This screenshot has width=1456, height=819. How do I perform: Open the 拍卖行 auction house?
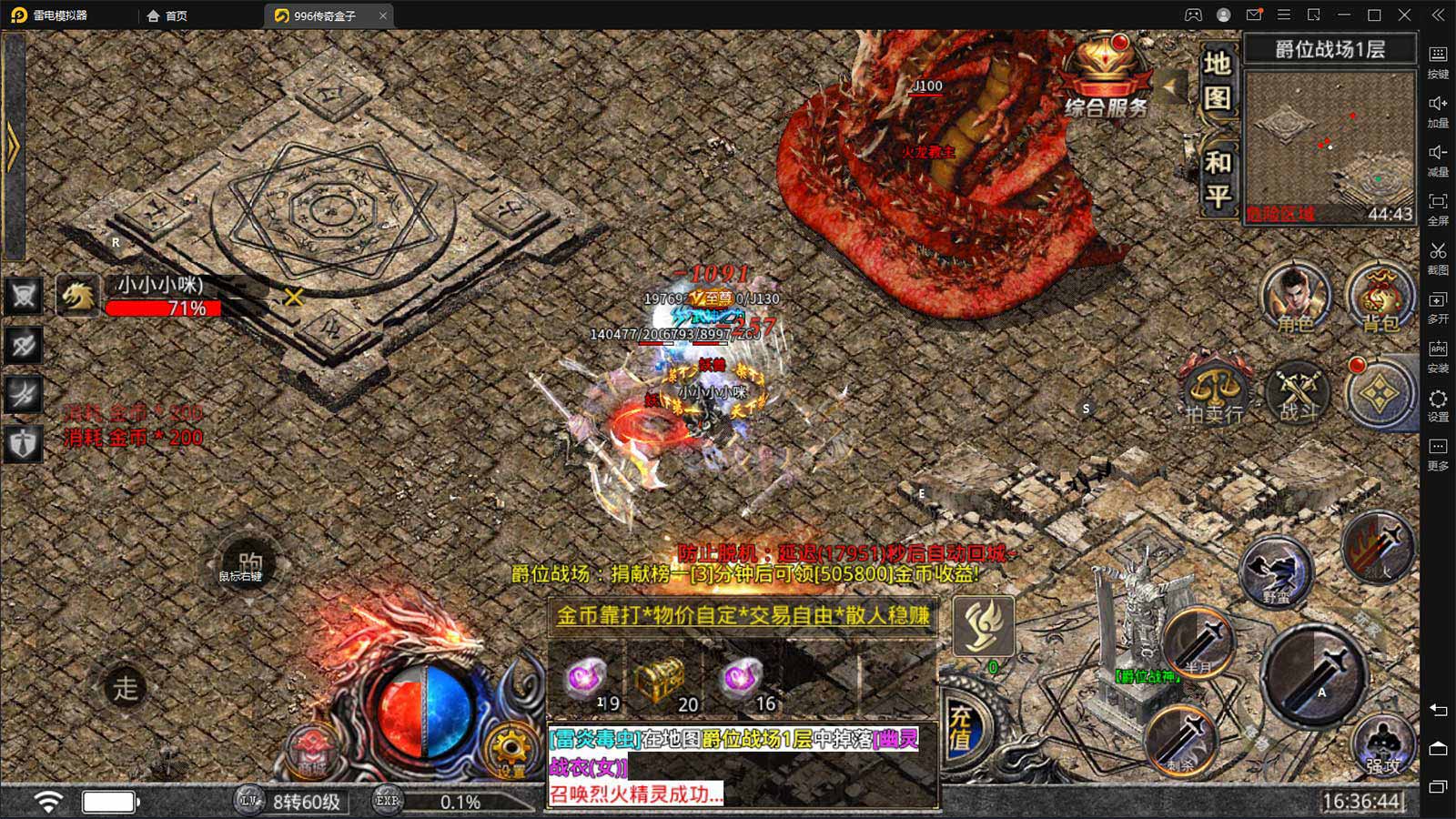pos(1214,391)
